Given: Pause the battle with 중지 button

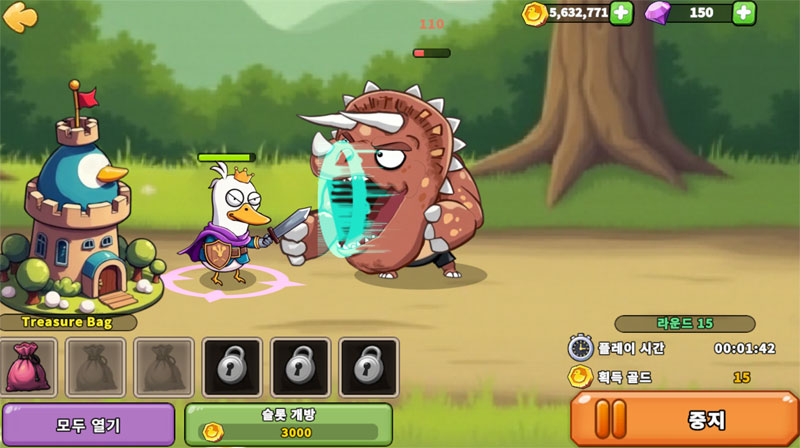Looking at the screenshot, I should (684, 419).
